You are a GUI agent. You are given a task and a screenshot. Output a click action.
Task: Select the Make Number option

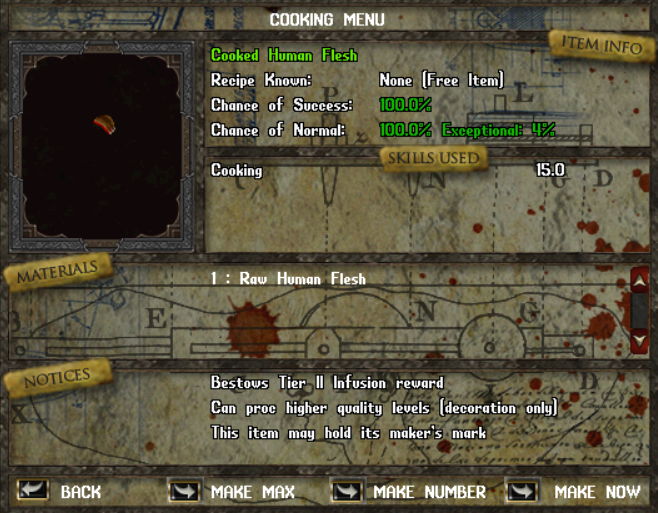347,491
